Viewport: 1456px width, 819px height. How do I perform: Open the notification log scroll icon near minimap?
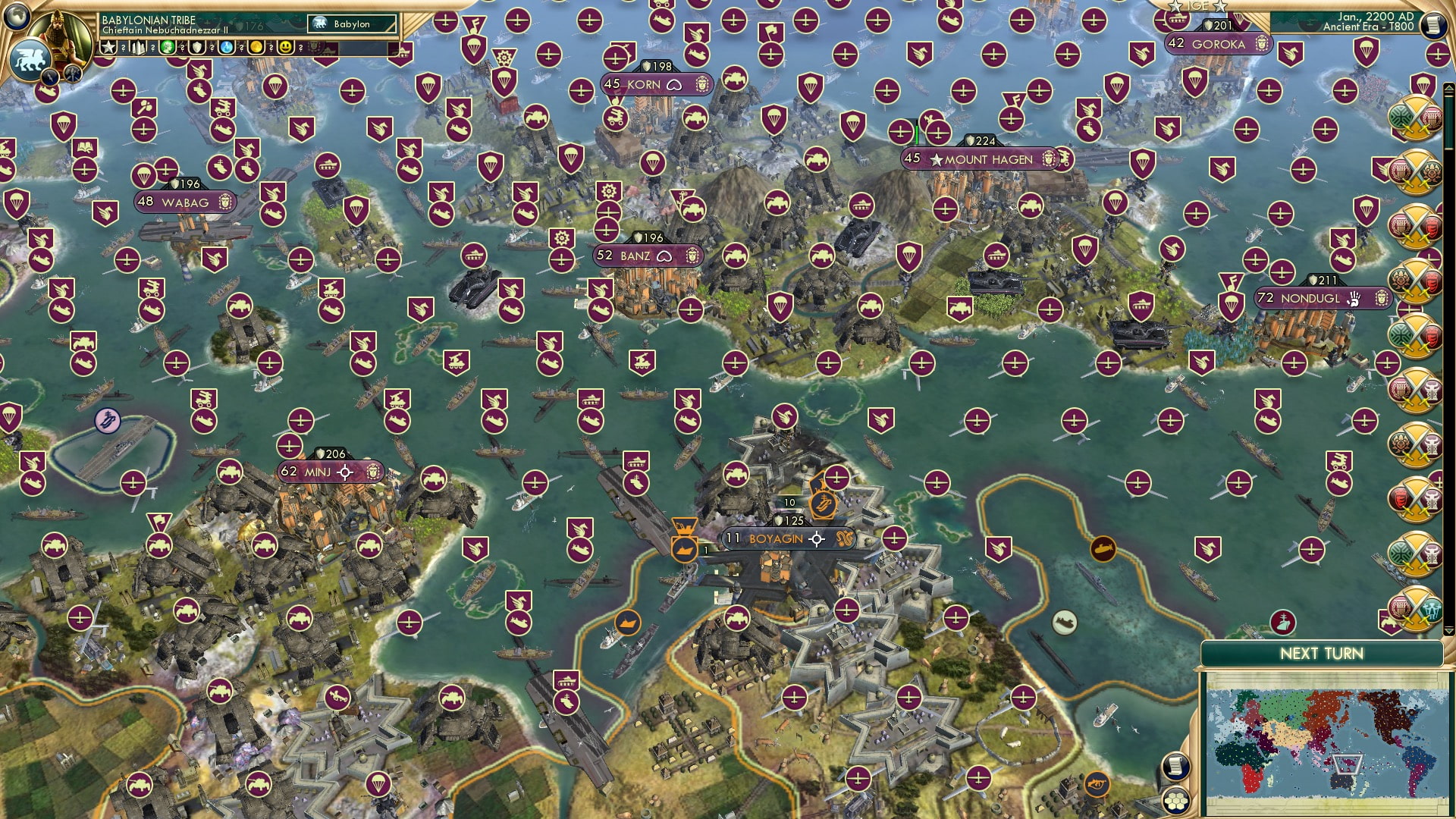(1176, 766)
